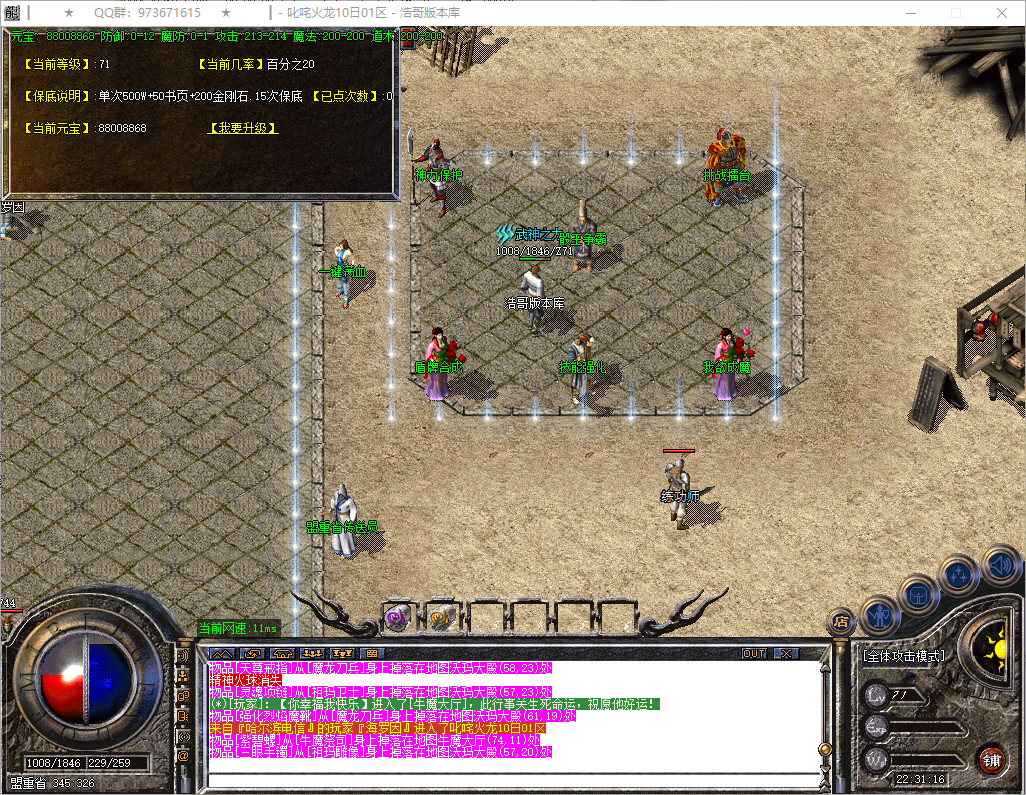Screen dimensions: 1026x795
Task: Open the skills sparkle icon
Action: pyautogui.click(x=959, y=575)
